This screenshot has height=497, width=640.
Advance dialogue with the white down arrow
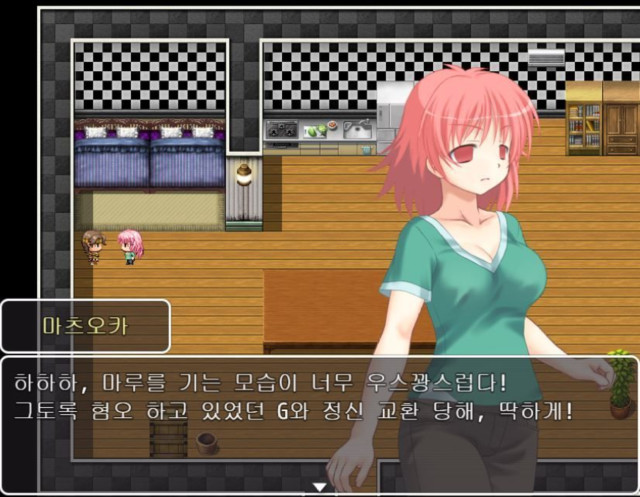tap(320, 487)
